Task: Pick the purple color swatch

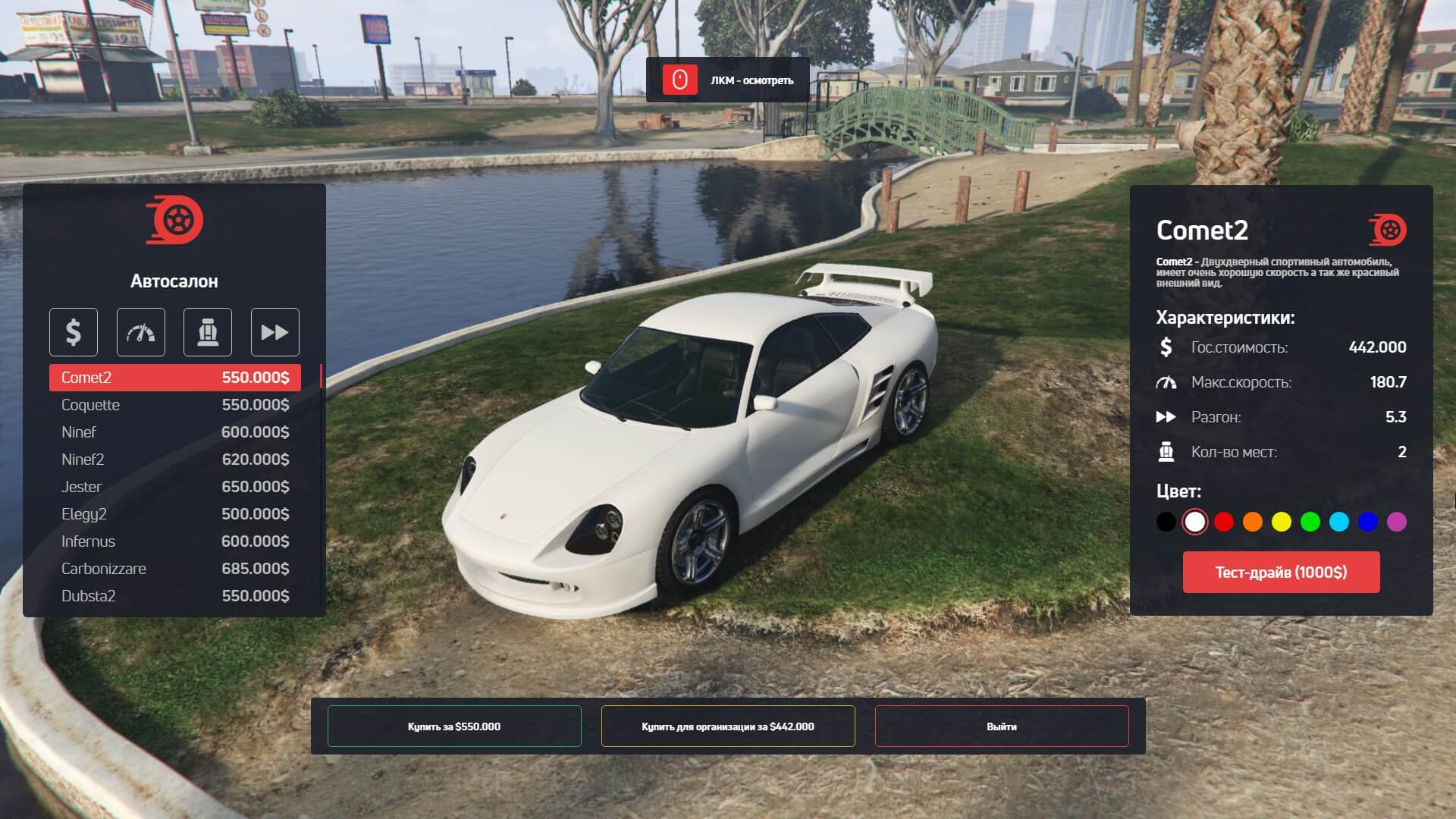Action: (1397, 522)
